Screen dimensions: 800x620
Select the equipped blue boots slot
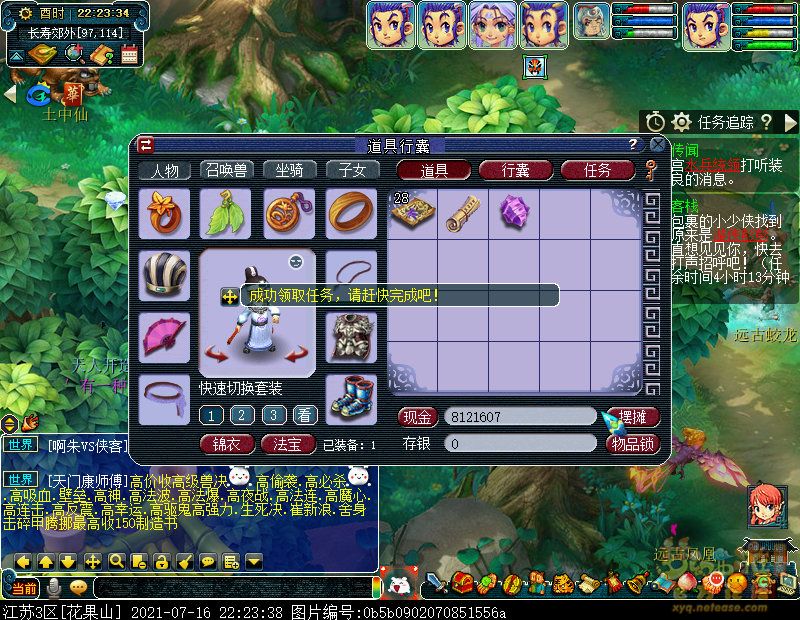pos(351,399)
